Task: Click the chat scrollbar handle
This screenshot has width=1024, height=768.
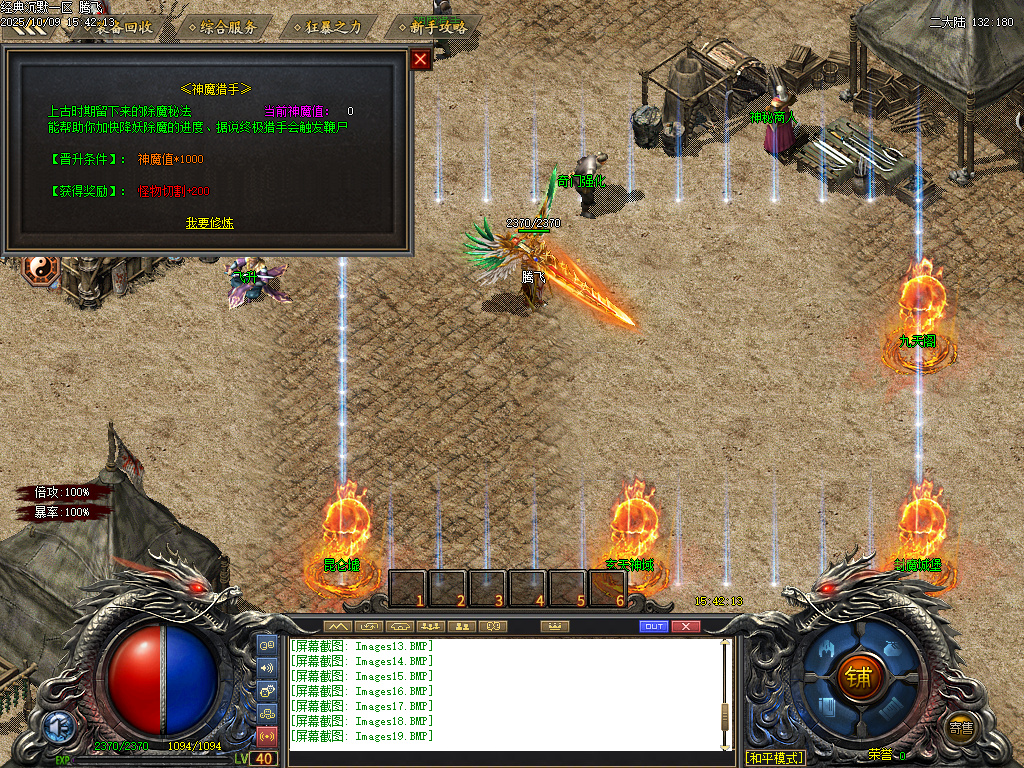Action: pos(727,712)
